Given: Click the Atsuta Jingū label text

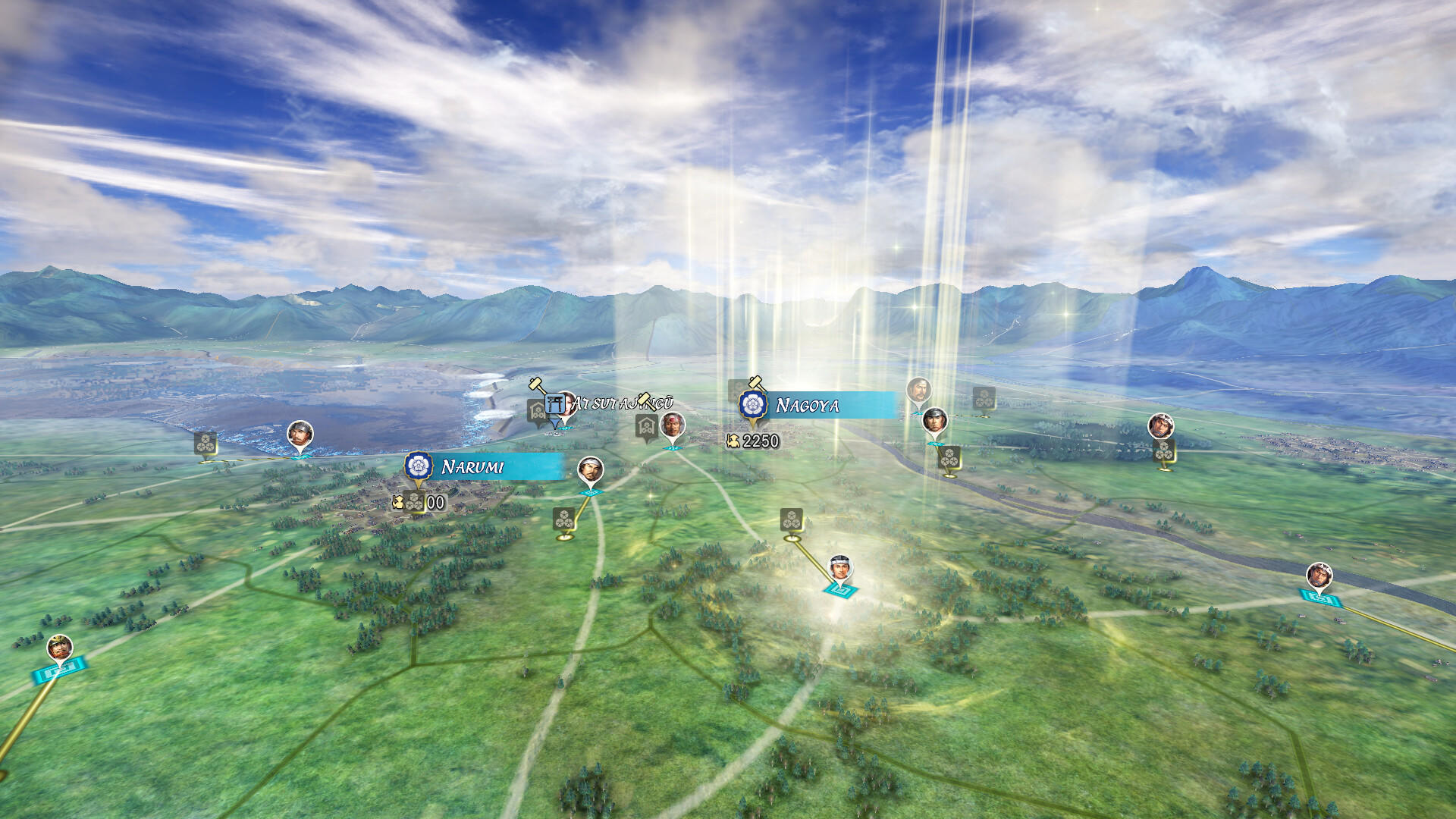Looking at the screenshot, I should pos(622,403).
